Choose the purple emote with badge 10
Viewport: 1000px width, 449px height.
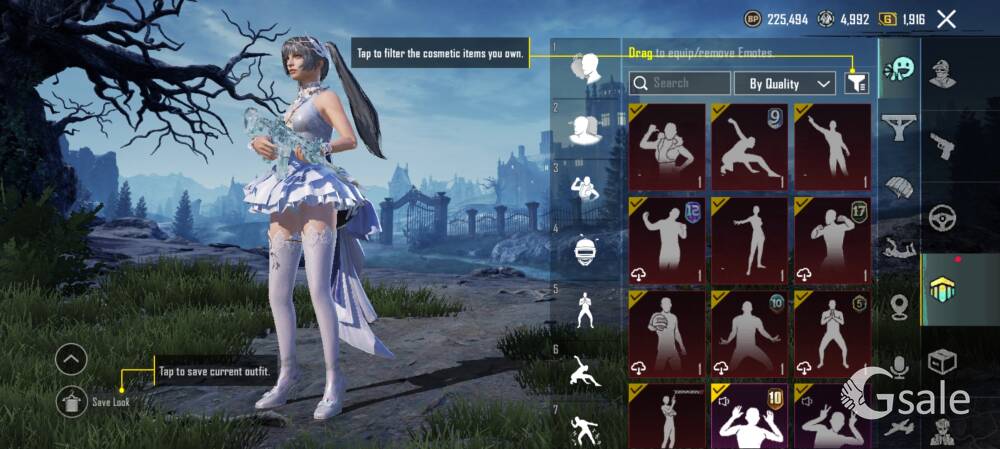[749, 416]
